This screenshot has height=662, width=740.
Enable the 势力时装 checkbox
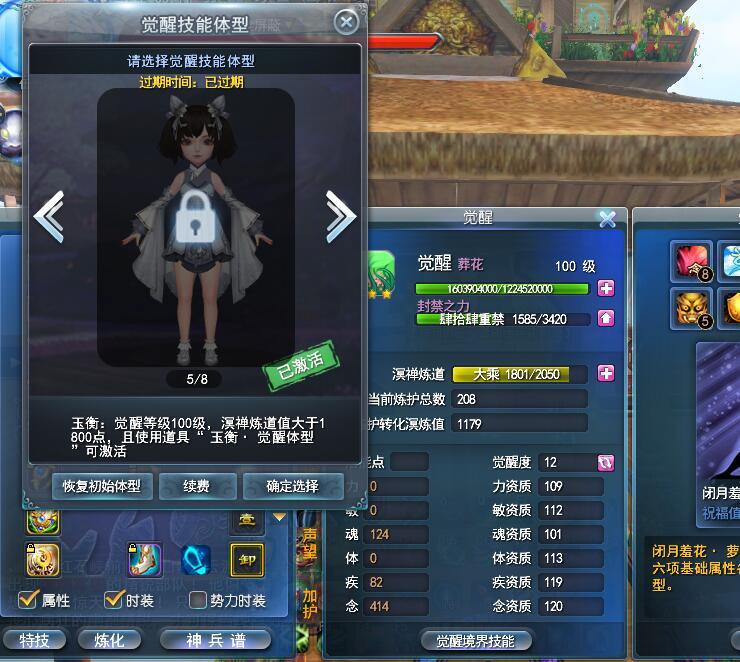tap(198, 601)
